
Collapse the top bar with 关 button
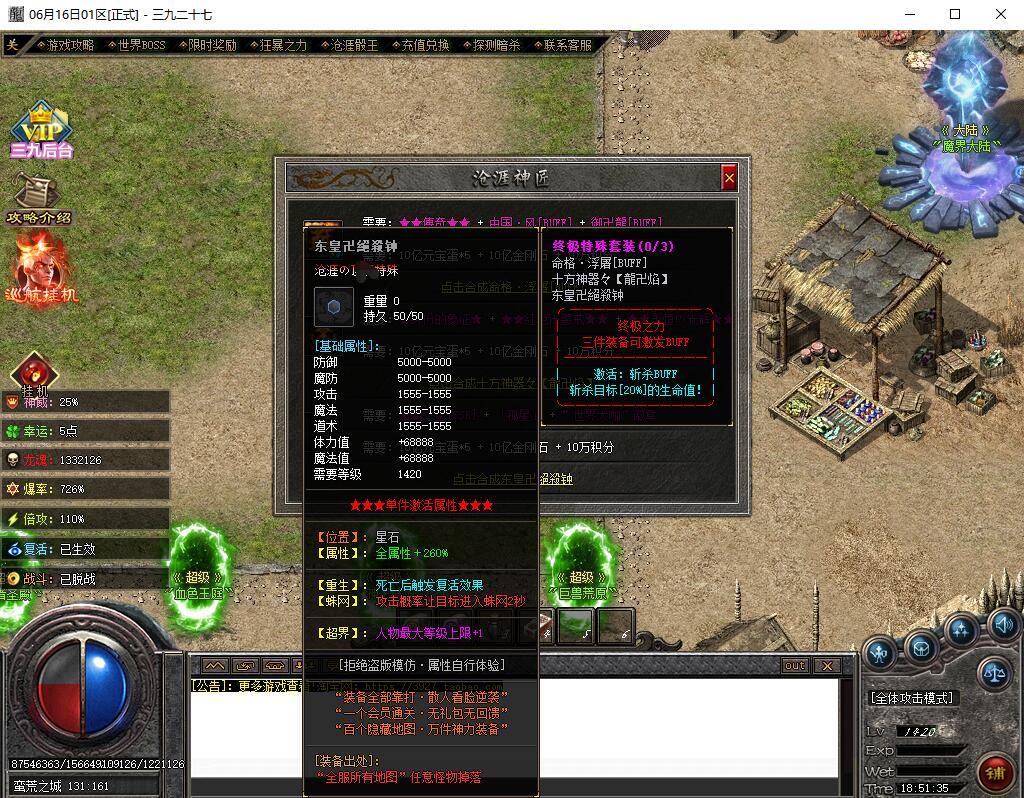(12, 45)
